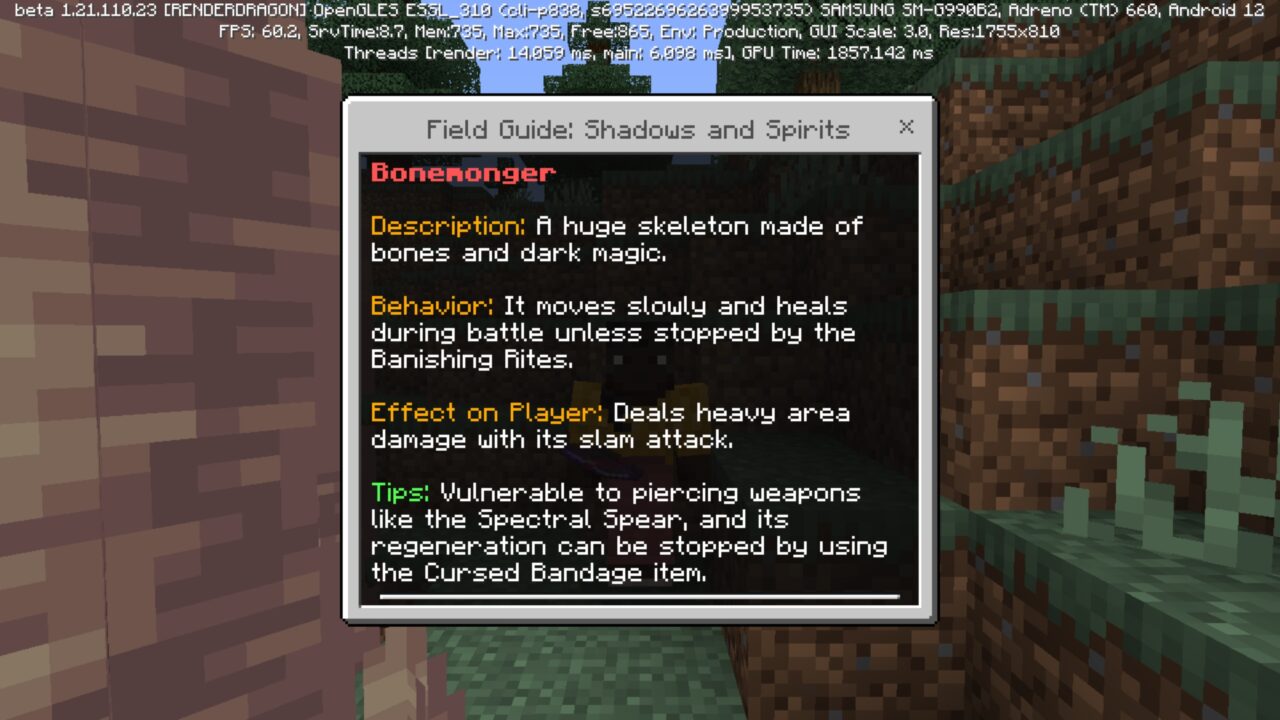1280x720 pixels.
Task: Close the Field Guide dialog
Action: coord(906,127)
